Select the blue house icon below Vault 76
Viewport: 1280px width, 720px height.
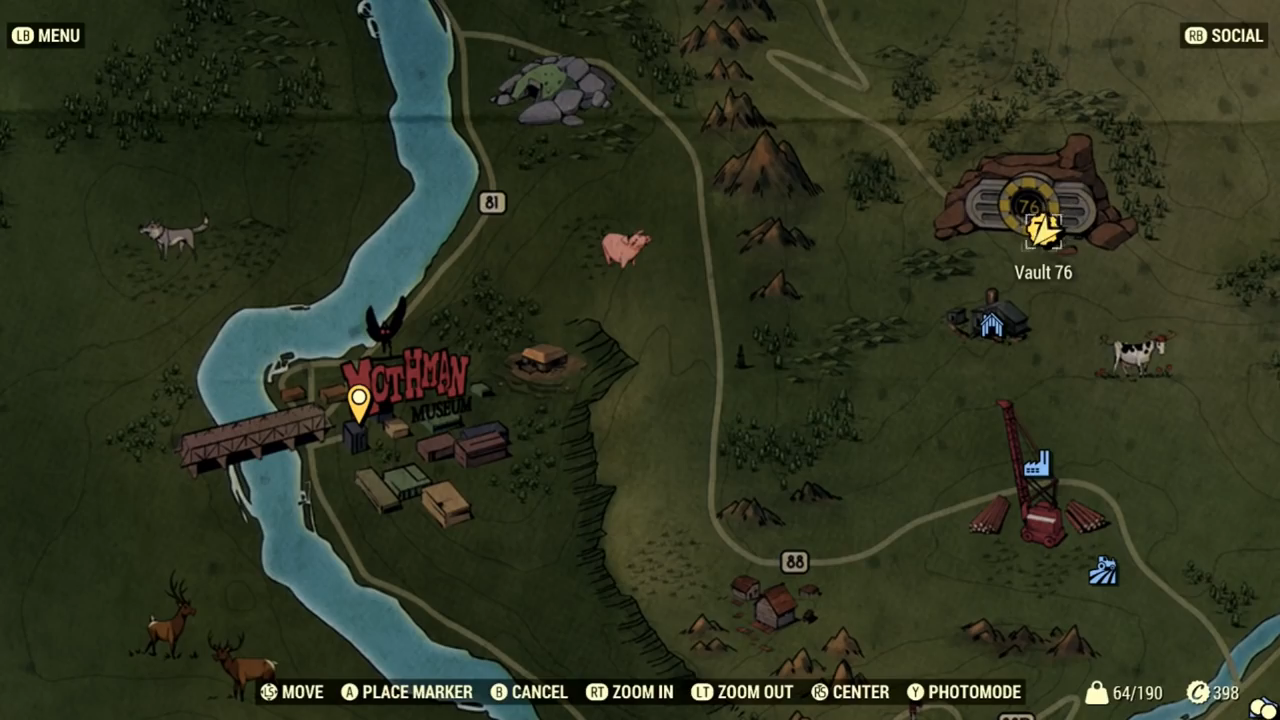991,324
